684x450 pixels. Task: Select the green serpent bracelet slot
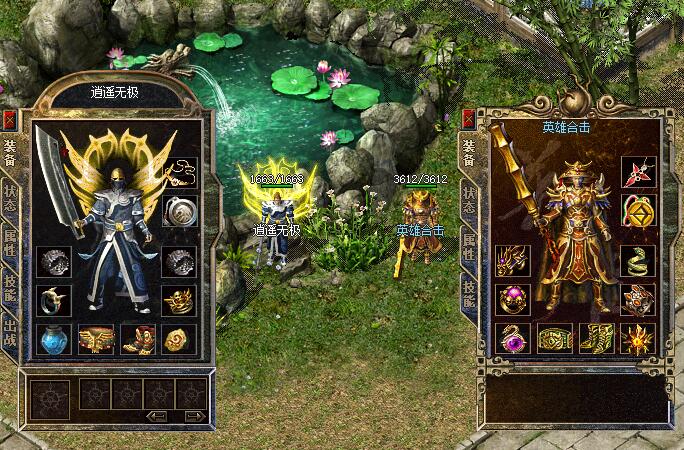pyautogui.click(x=637, y=258)
